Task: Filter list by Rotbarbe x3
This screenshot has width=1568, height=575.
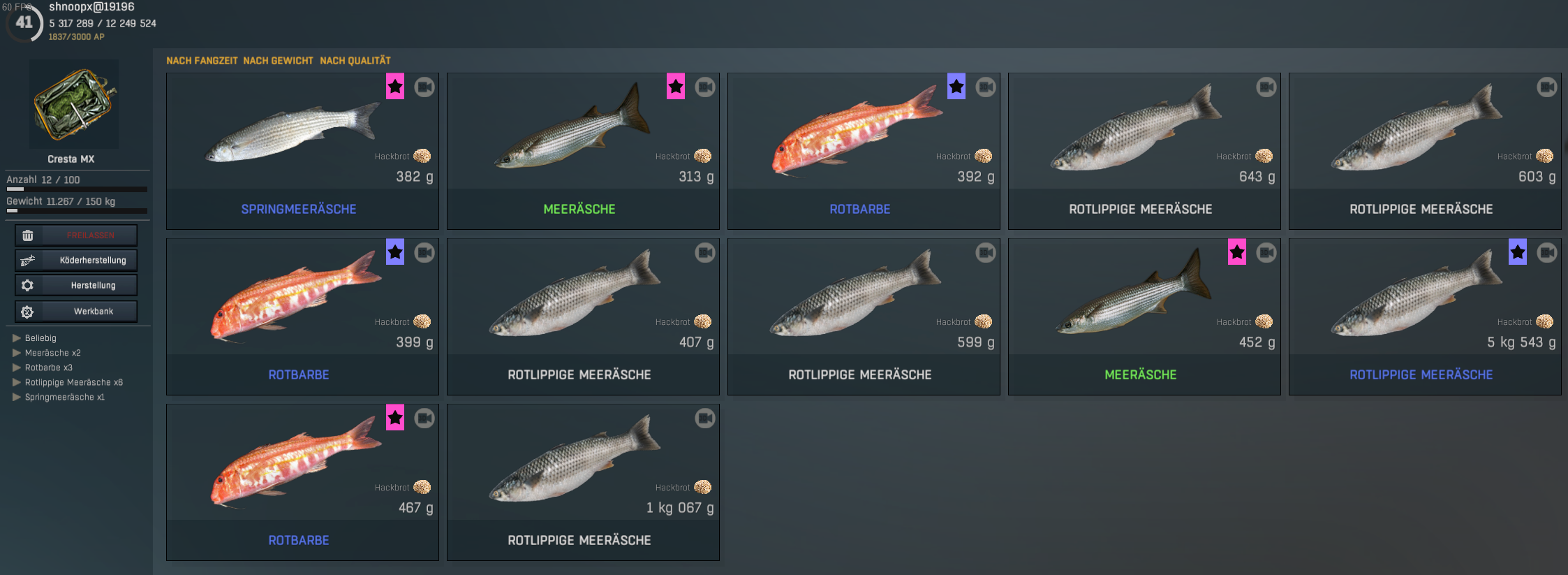Action: (48, 367)
